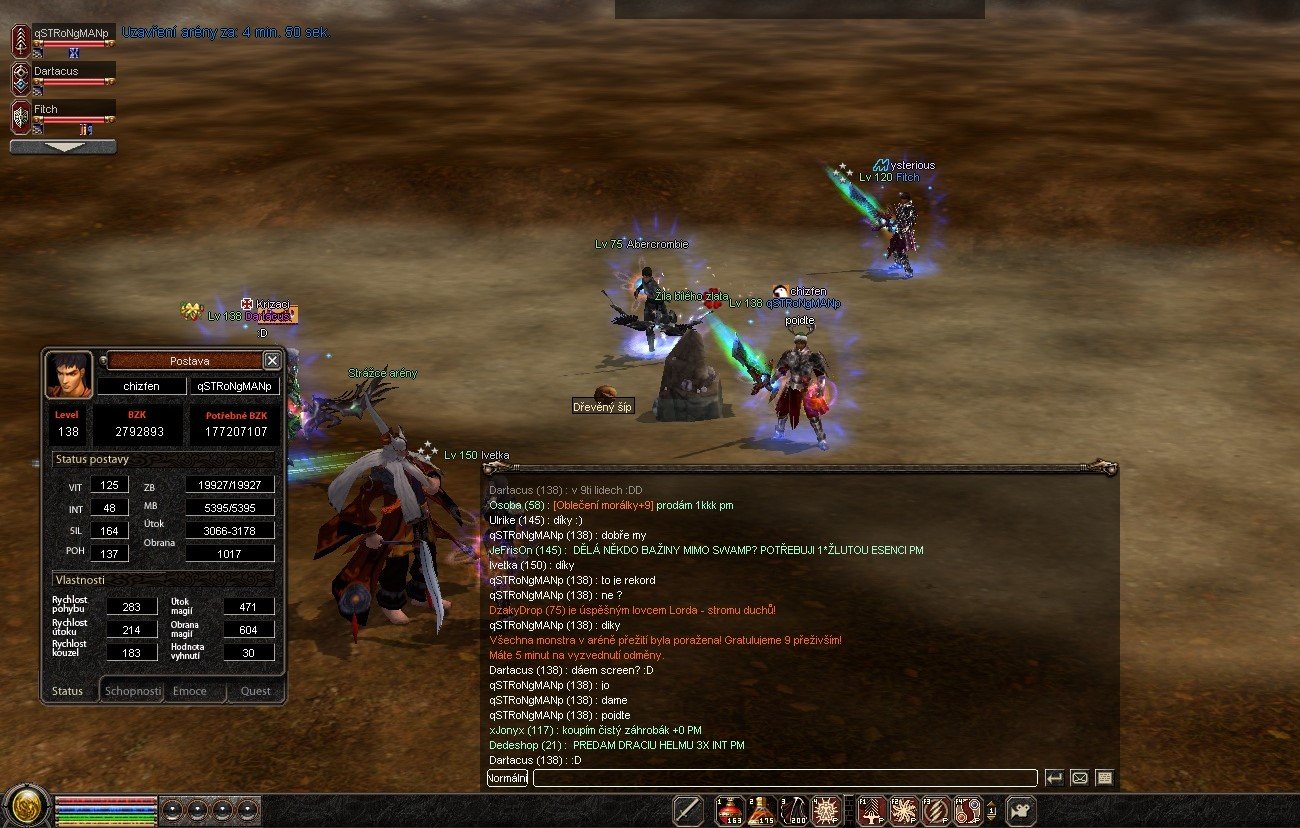Image resolution: width=1300 pixels, height=828 pixels.
Task: Expand the party list arrow
Action: click(x=63, y=147)
